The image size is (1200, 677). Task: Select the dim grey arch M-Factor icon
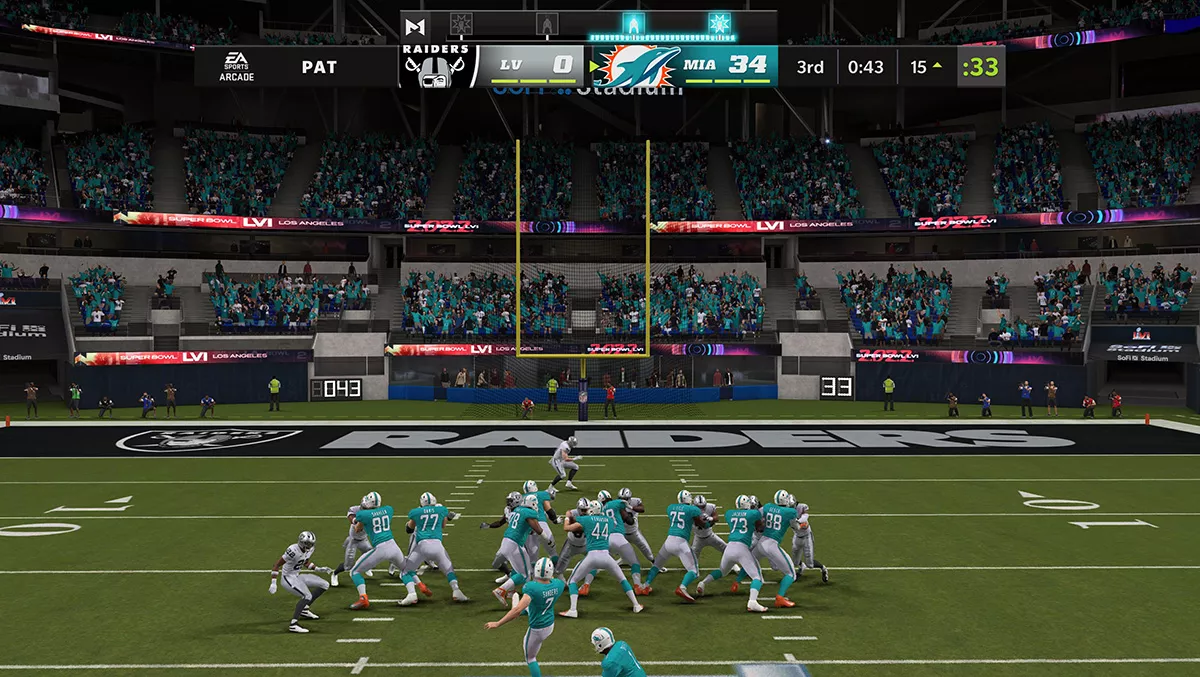[x=546, y=24]
